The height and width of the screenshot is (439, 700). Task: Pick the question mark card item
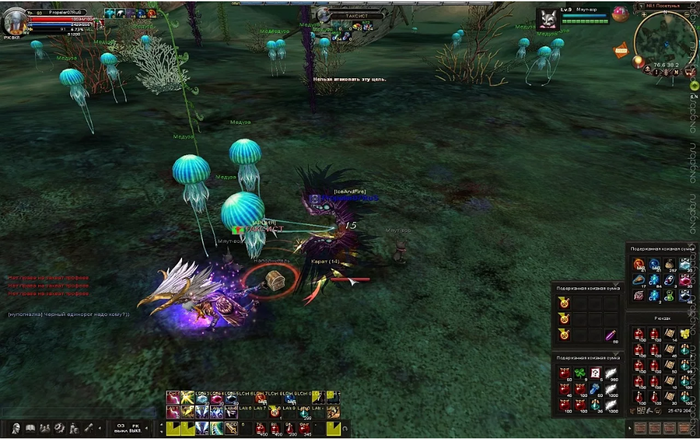(x=594, y=372)
